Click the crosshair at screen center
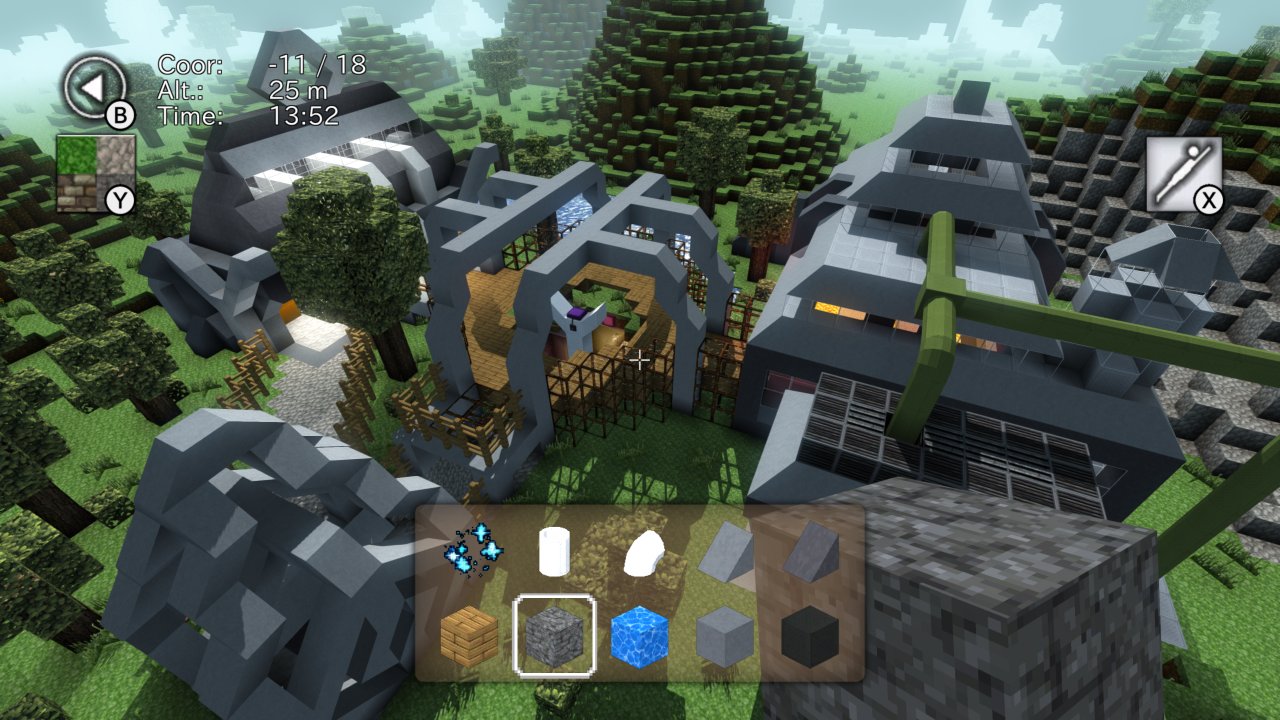 coord(640,360)
